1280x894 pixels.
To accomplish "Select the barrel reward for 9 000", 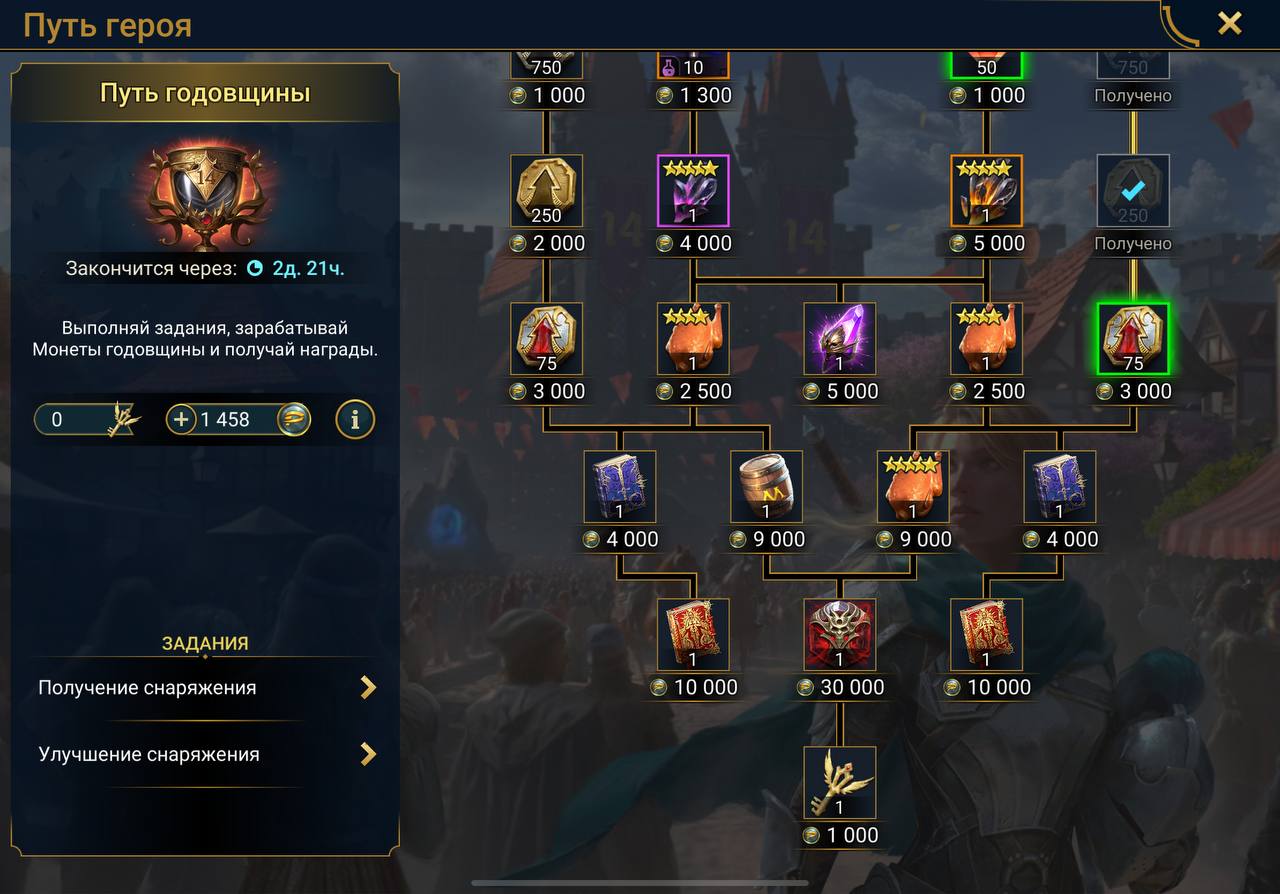I will click(766, 487).
